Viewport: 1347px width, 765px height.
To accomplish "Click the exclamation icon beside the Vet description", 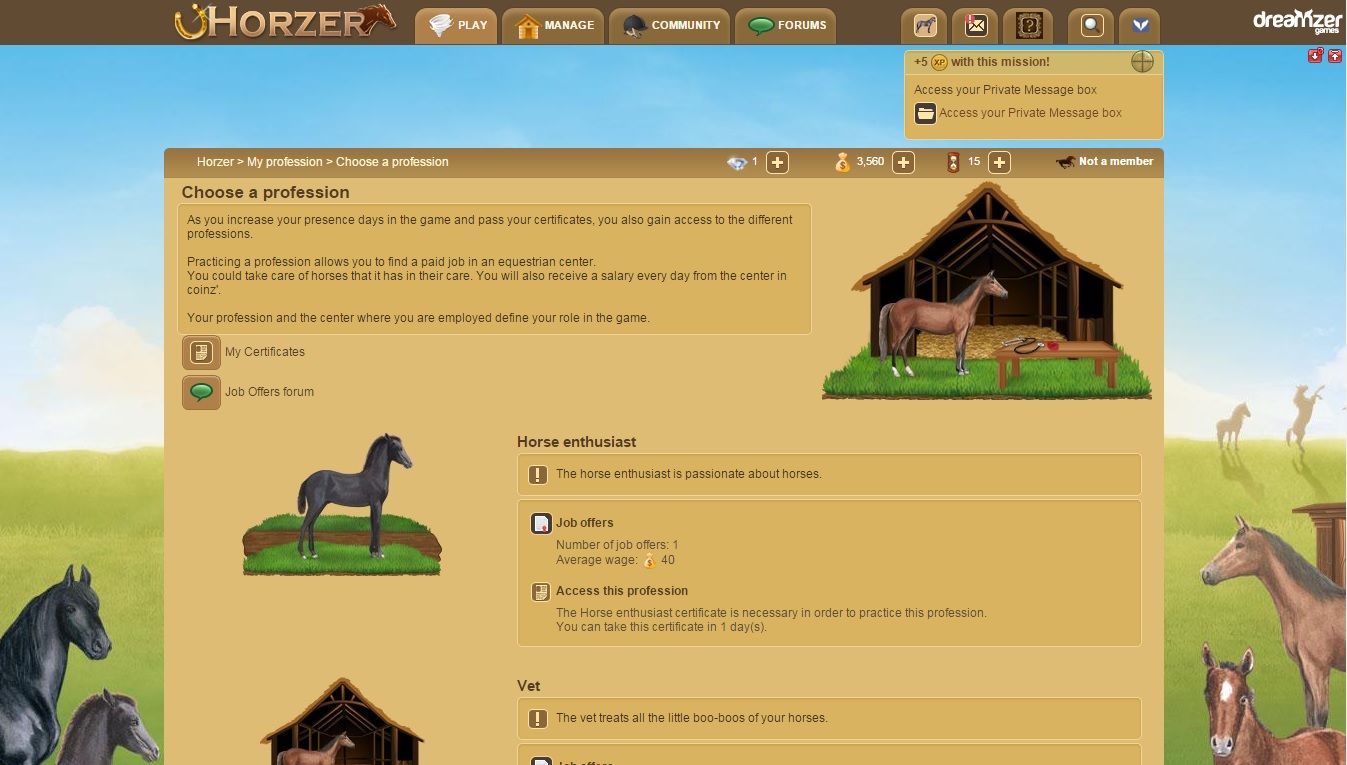I will (537, 717).
